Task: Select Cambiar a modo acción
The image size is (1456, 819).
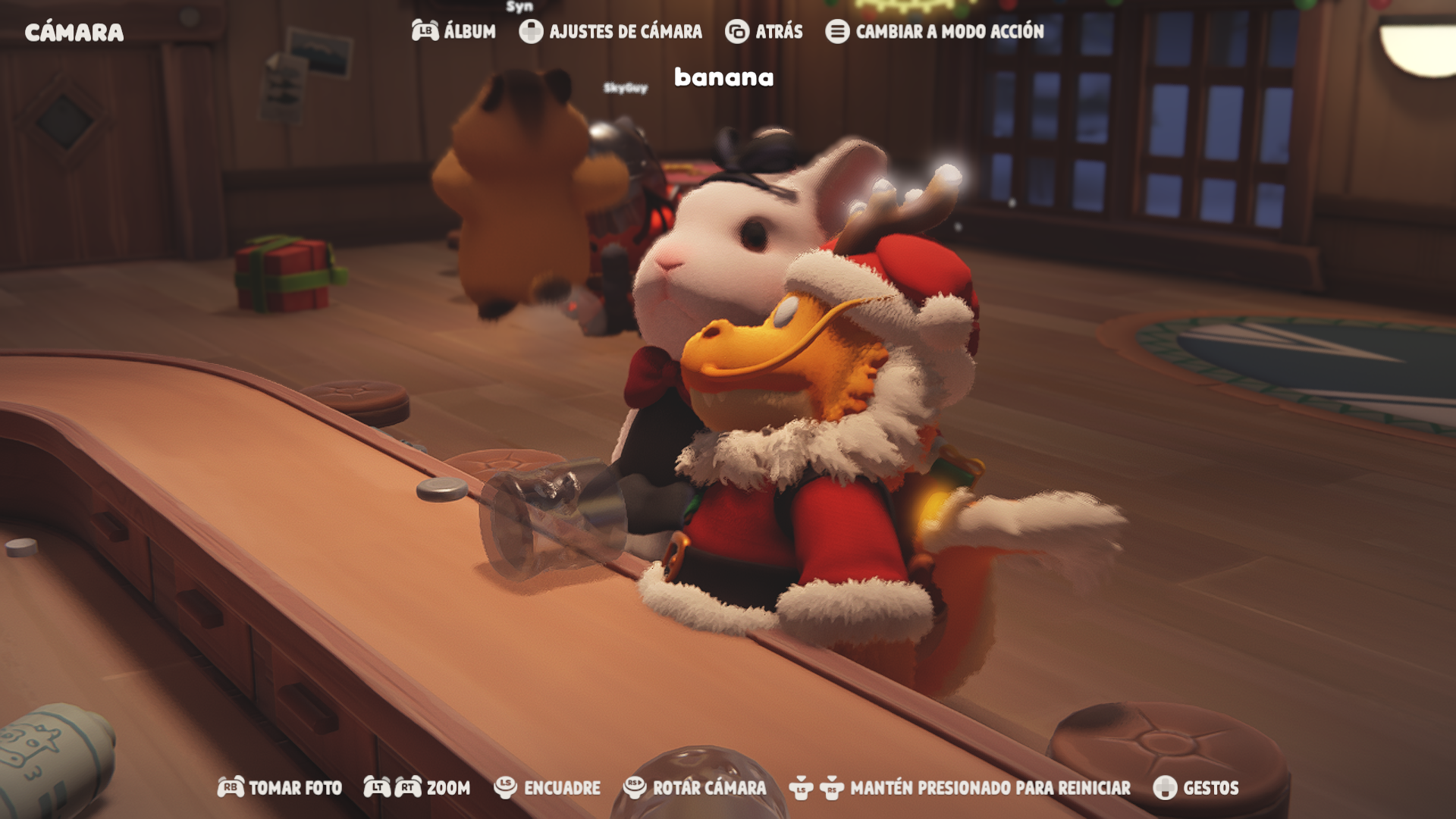Action: click(935, 31)
